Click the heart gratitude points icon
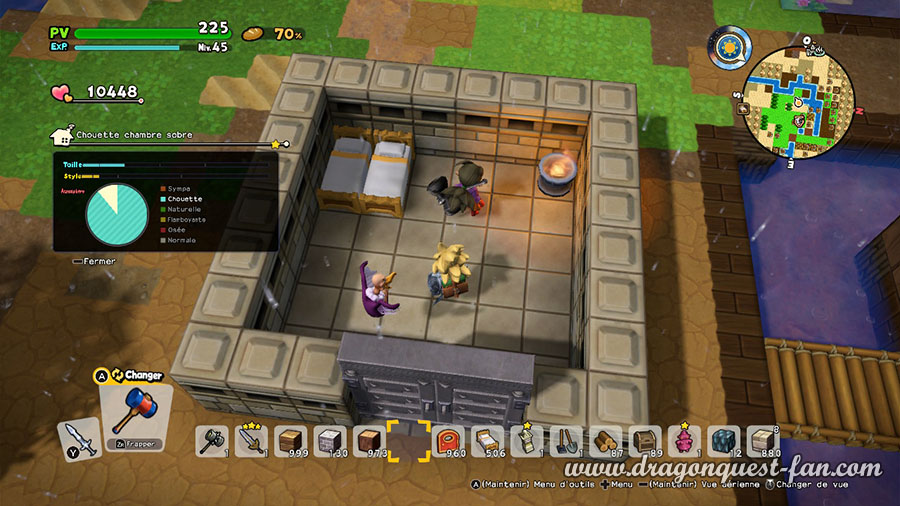Screen dimensions: 900x506 [x=62, y=93]
